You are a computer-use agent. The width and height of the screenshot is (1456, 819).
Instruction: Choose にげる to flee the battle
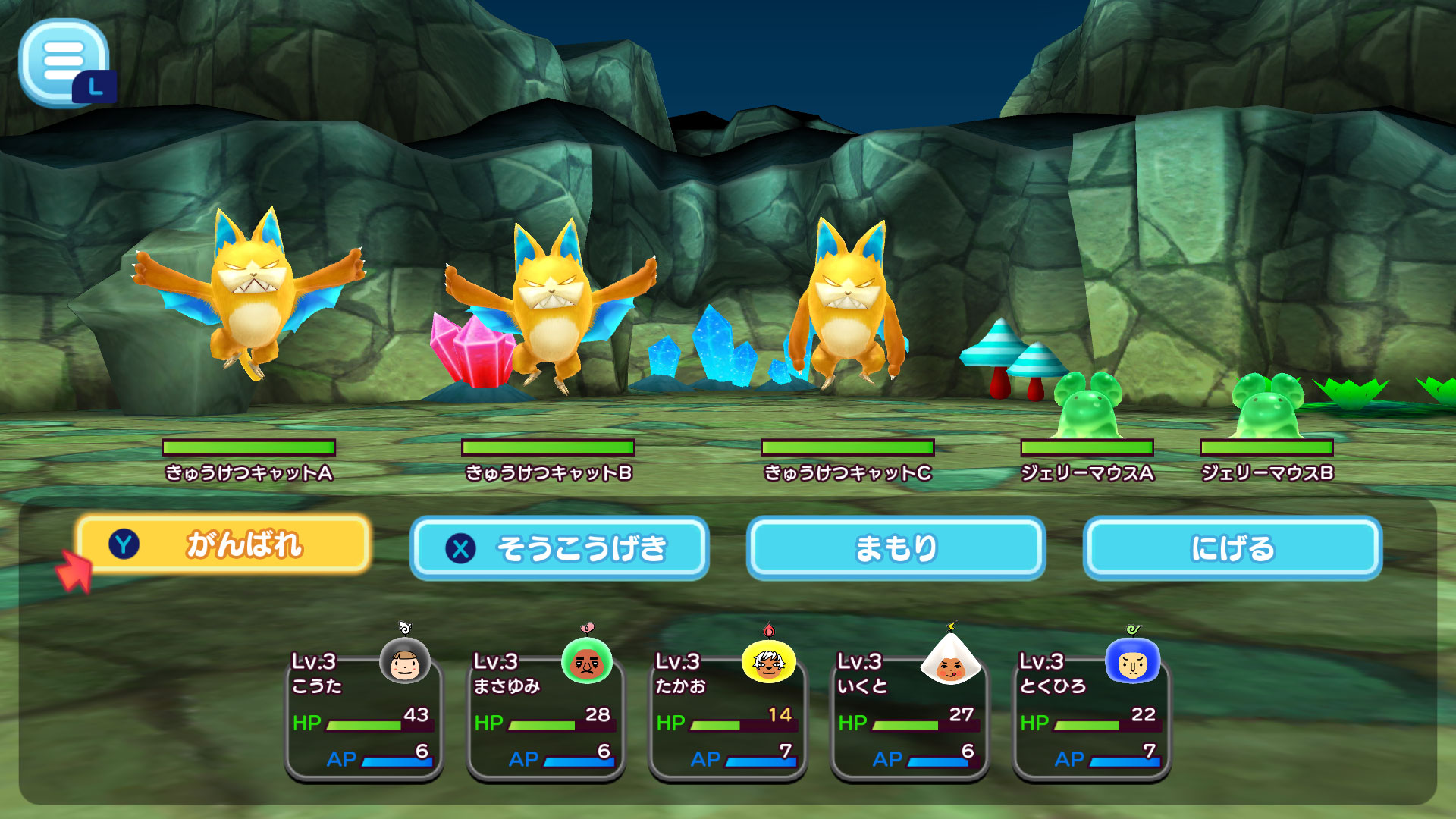[1232, 548]
